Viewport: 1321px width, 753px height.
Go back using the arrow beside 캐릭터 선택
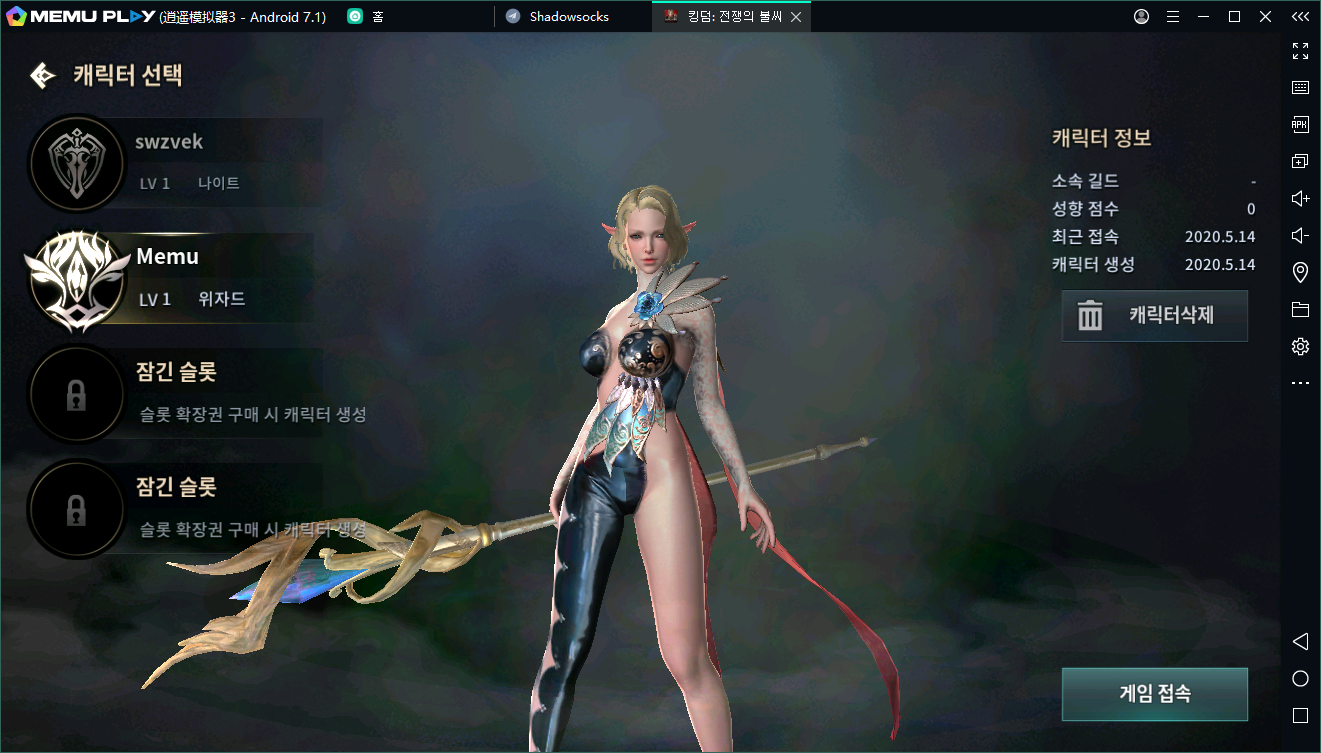click(42, 75)
